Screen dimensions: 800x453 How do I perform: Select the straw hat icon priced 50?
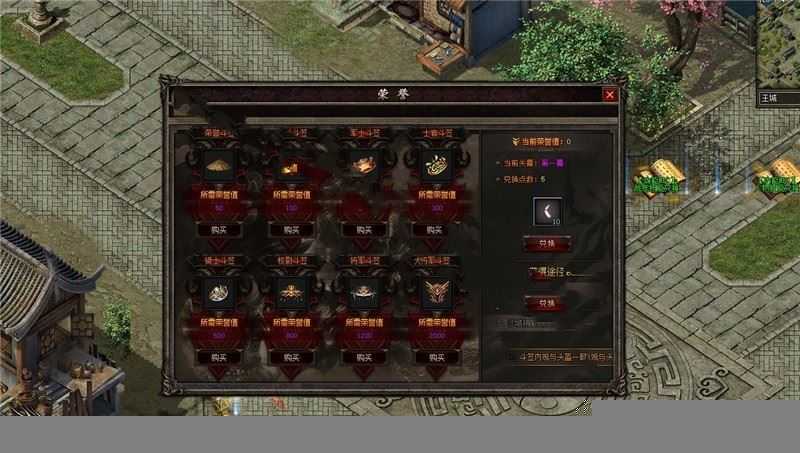(x=219, y=165)
